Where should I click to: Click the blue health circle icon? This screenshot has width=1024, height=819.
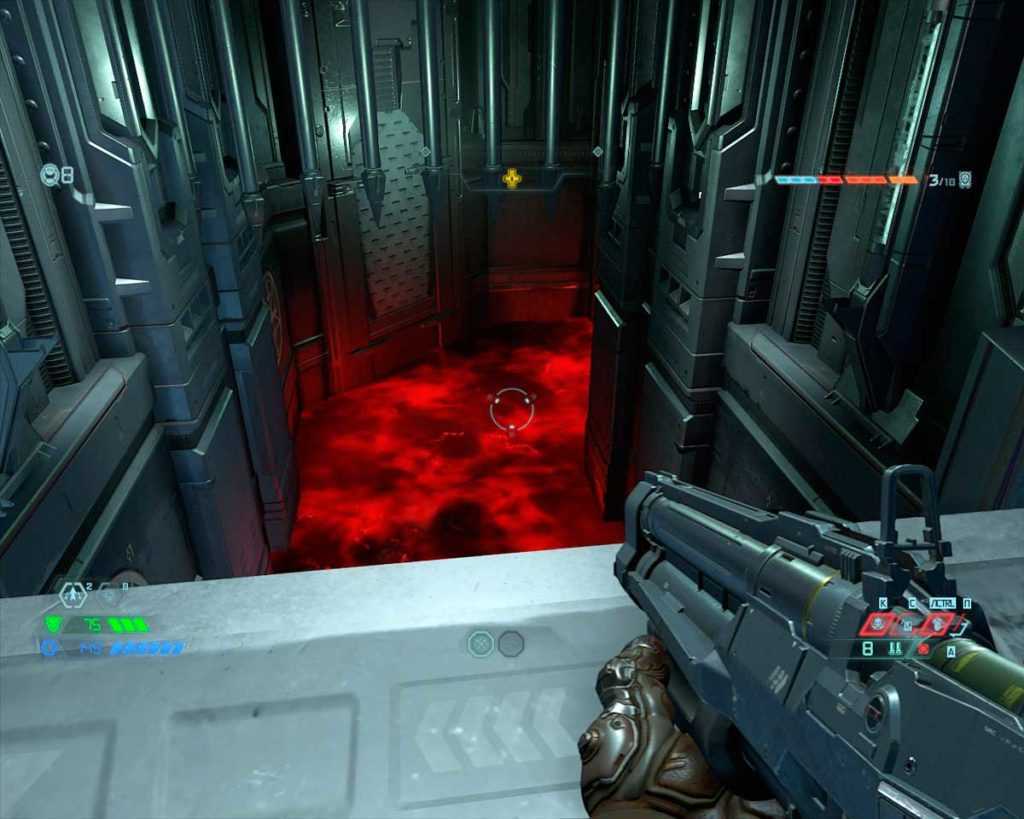(x=49, y=647)
